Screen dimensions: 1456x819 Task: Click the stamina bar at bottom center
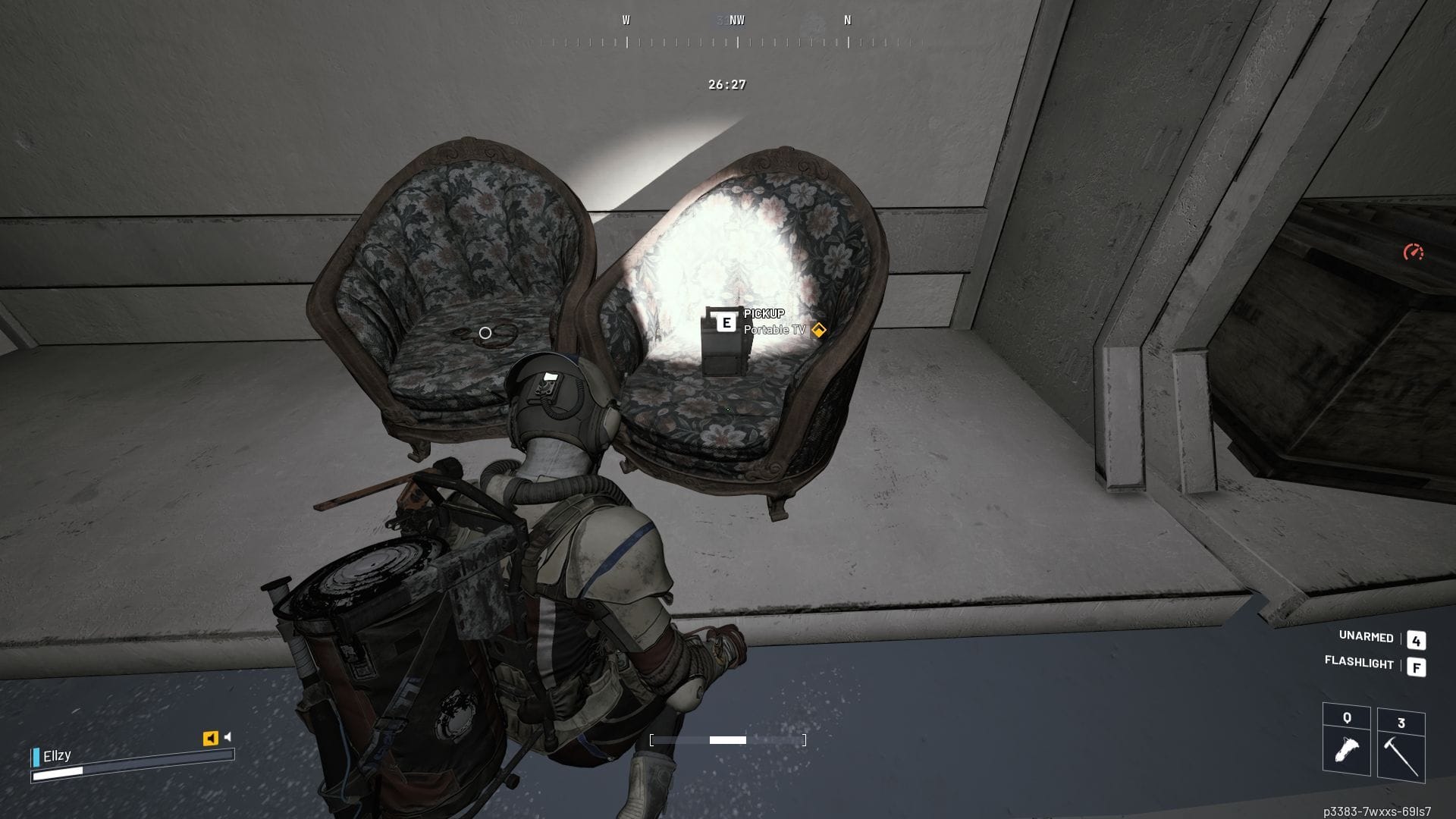click(727, 739)
